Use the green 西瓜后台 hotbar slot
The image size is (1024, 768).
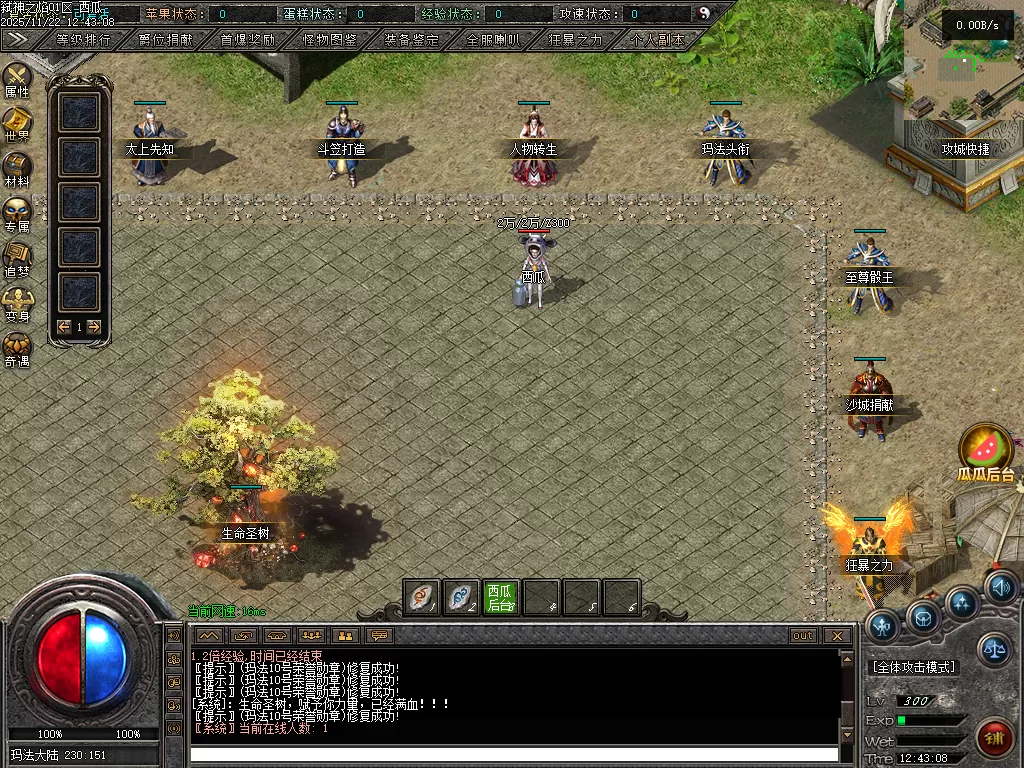[x=501, y=597]
